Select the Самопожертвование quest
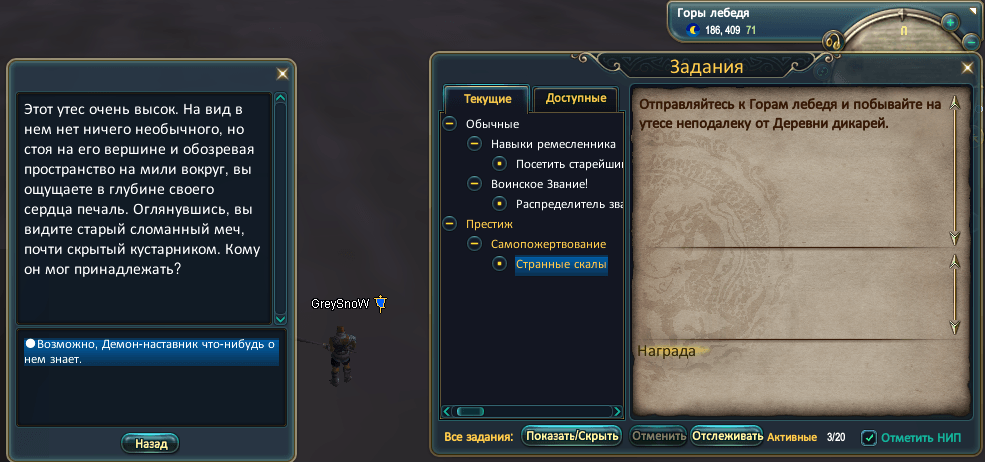The image size is (985, 462). [548, 244]
